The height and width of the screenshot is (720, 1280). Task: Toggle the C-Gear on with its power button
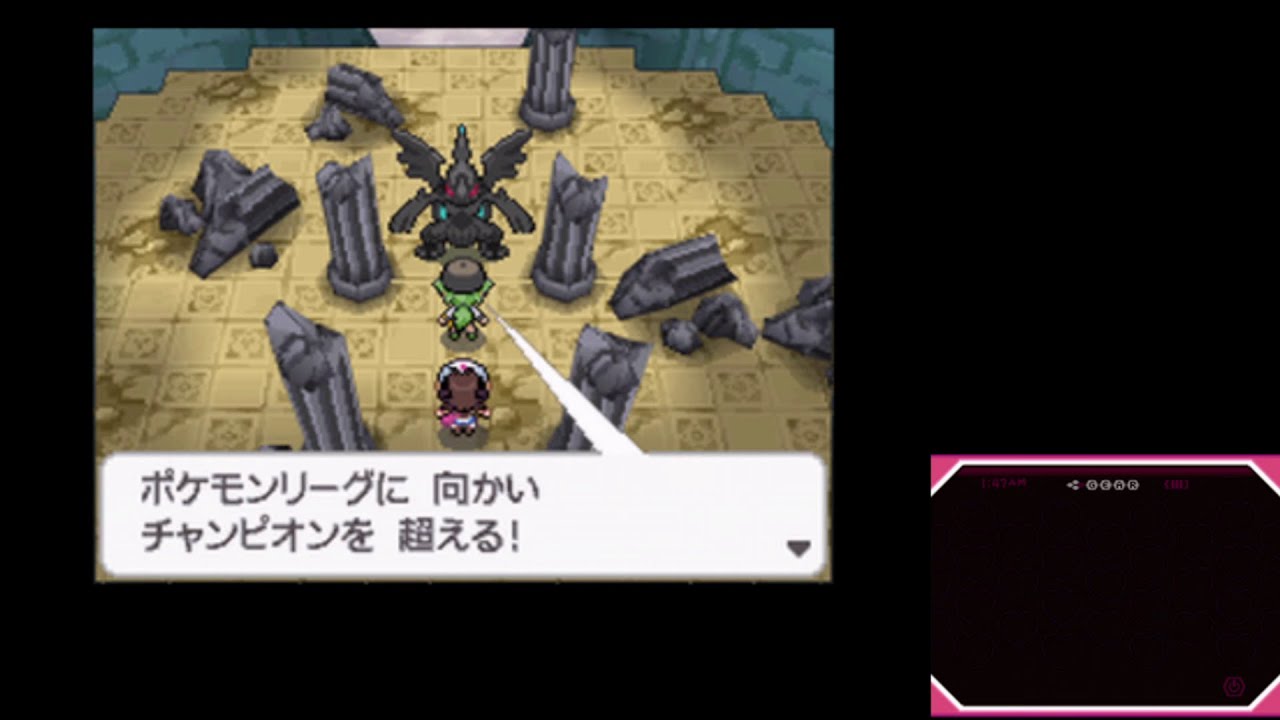coord(1233,684)
